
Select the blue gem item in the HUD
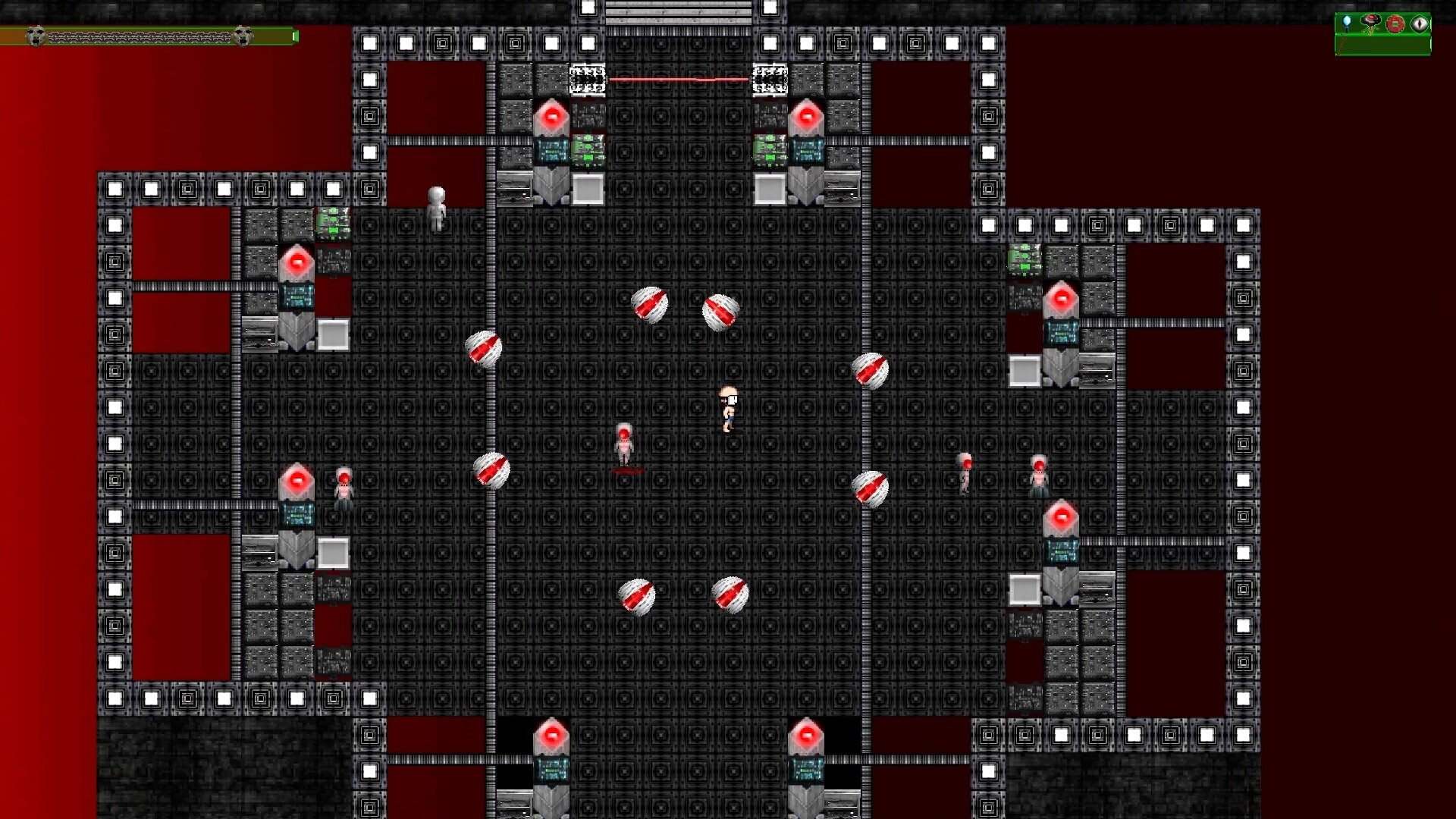click(1347, 21)
